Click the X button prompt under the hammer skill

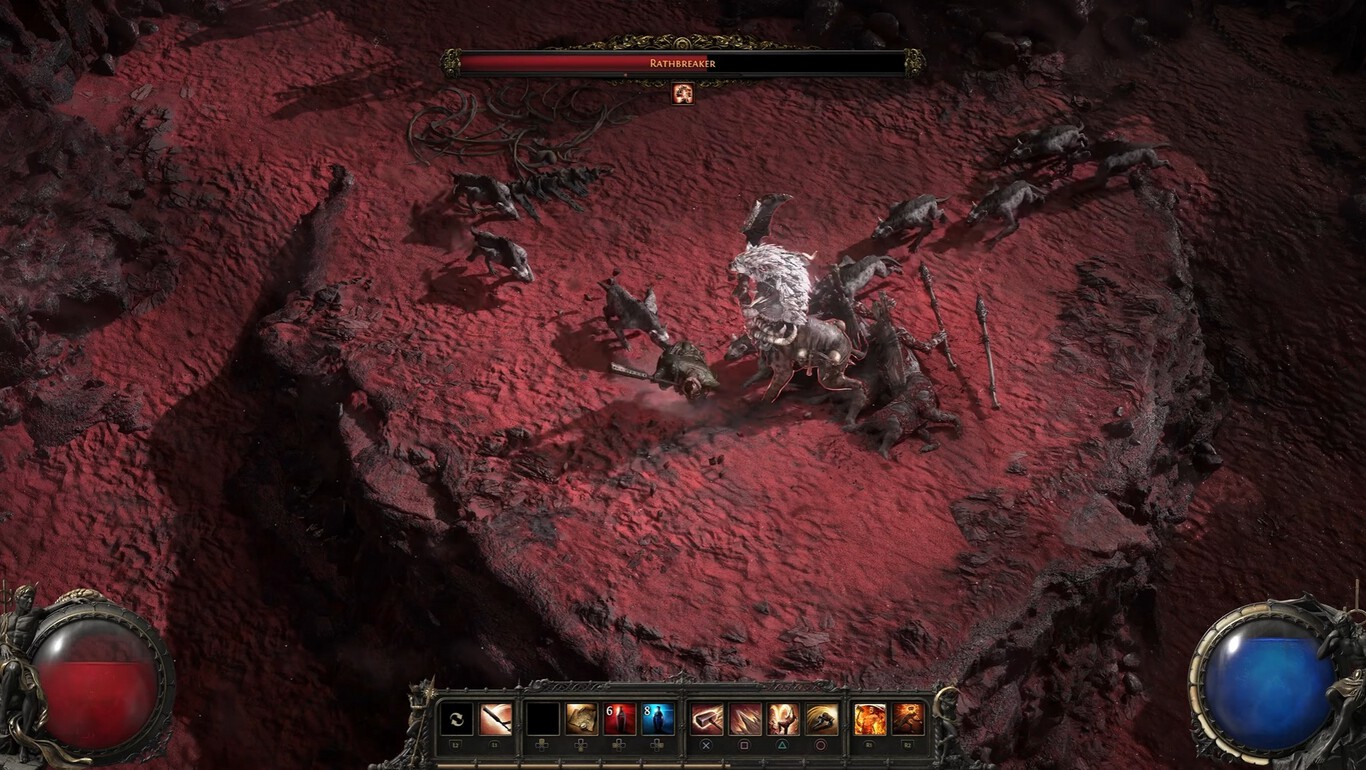706,744
